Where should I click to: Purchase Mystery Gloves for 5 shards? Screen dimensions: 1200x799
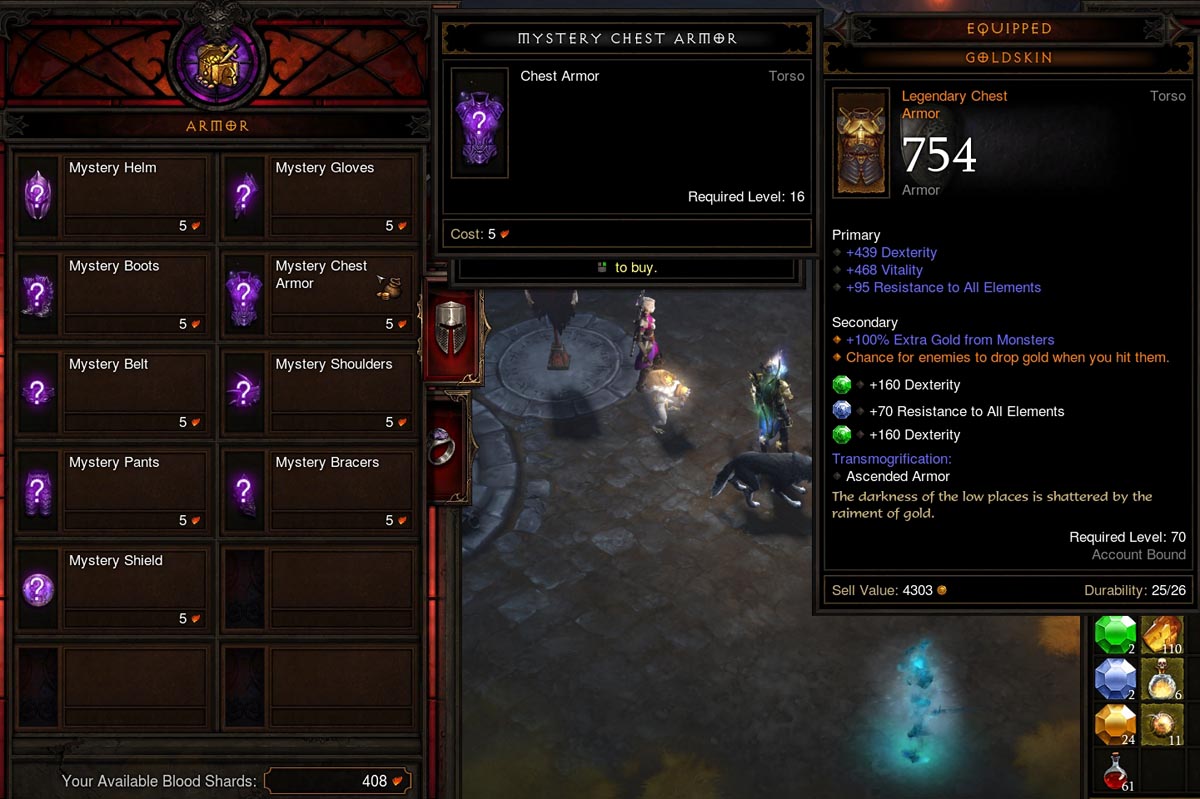pos(318,196)
